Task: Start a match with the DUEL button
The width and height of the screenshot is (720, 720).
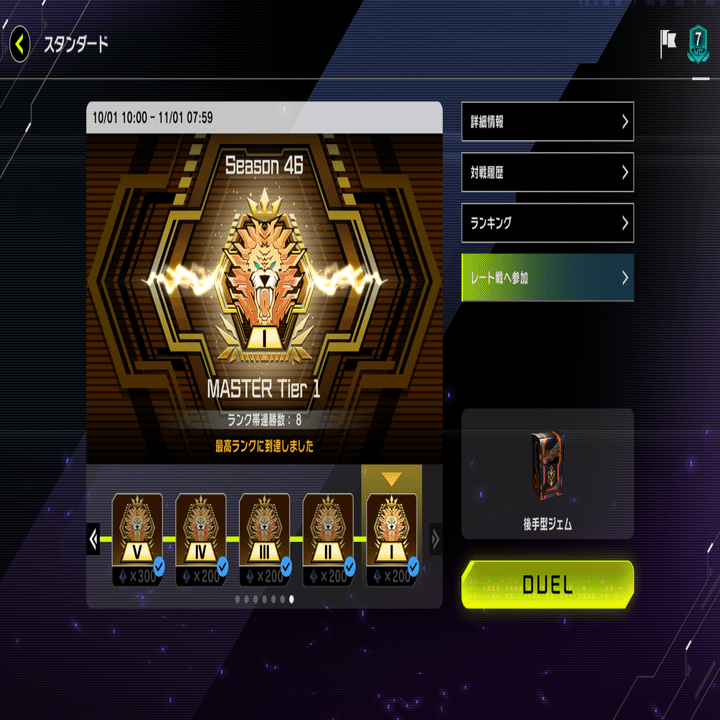Action: [547, 585]
